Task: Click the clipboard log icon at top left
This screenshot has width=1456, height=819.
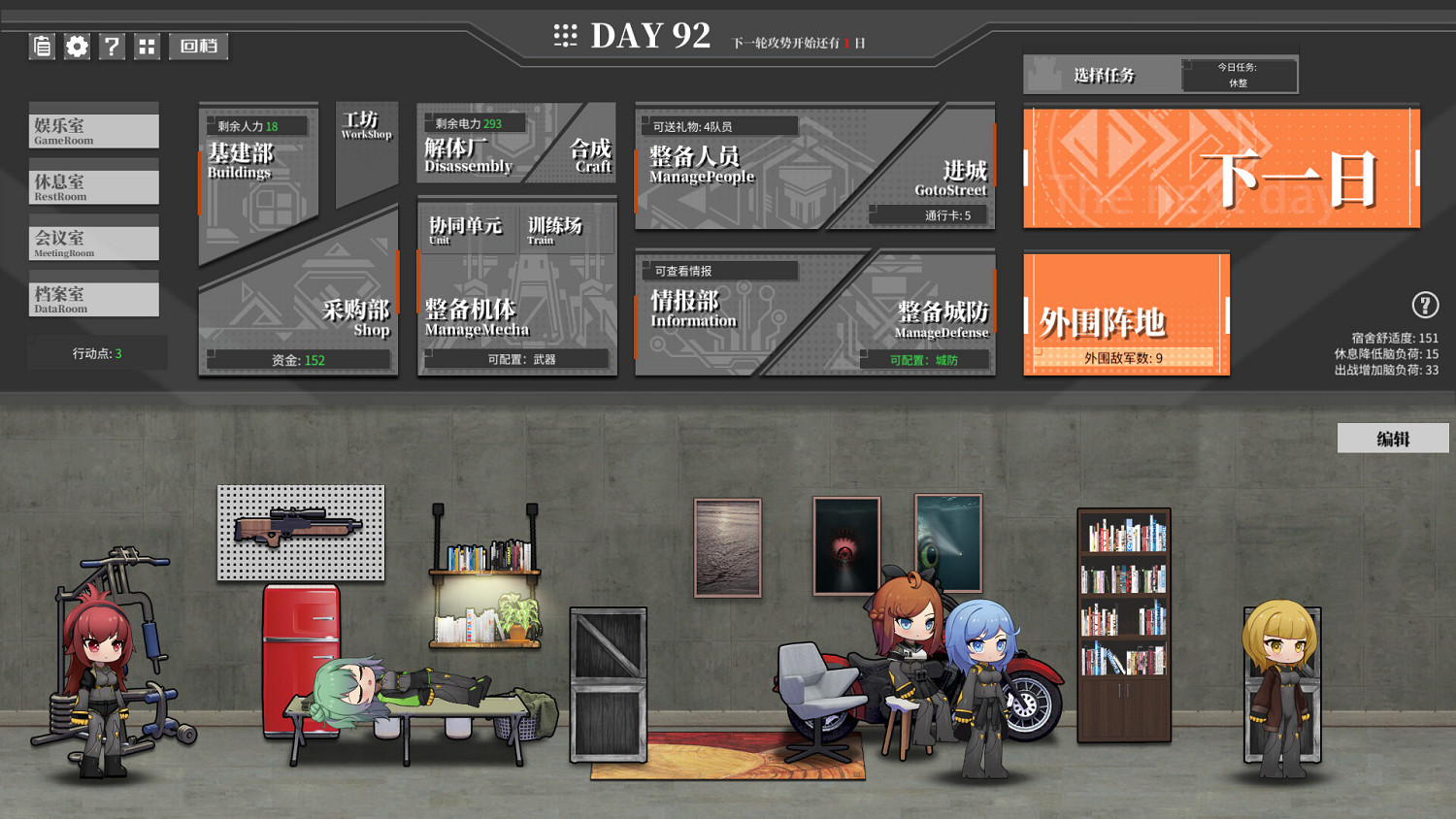Action: (x=42, y=46)
